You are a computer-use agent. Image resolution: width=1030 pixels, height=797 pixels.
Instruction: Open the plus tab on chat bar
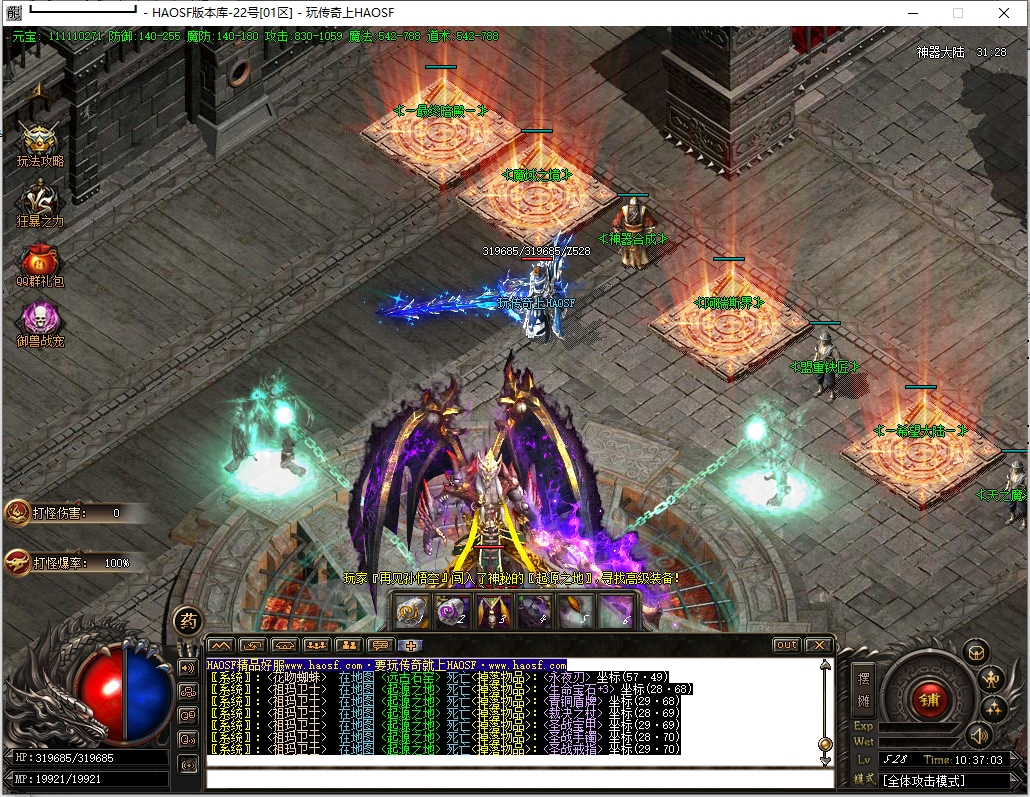411,645
